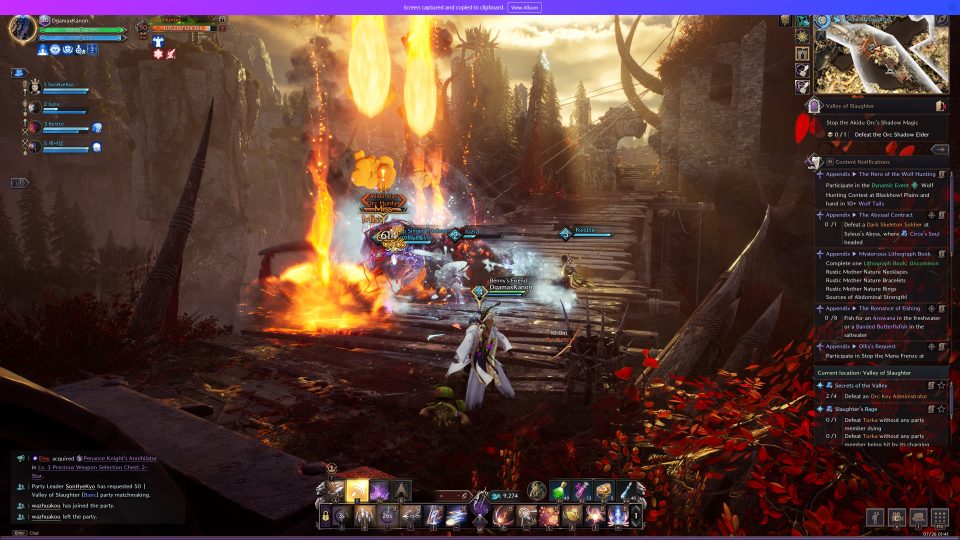Toggle the hotbar lock padlock icon

(x=325, y=515)
